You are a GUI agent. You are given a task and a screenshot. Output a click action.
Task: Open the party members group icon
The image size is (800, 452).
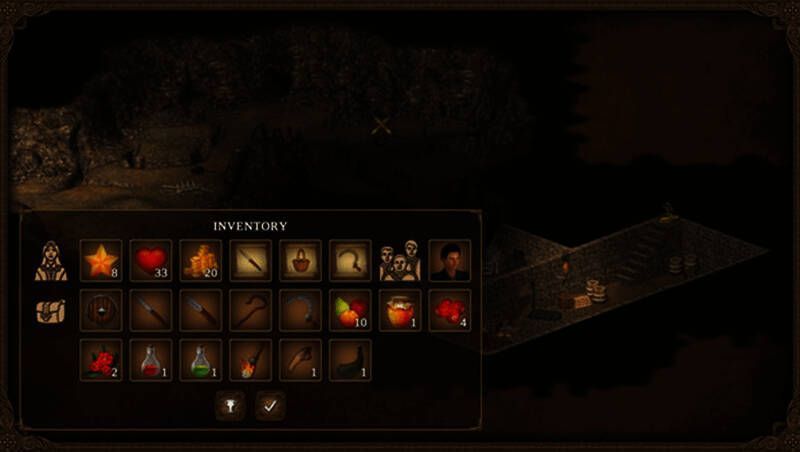point(399,260)
